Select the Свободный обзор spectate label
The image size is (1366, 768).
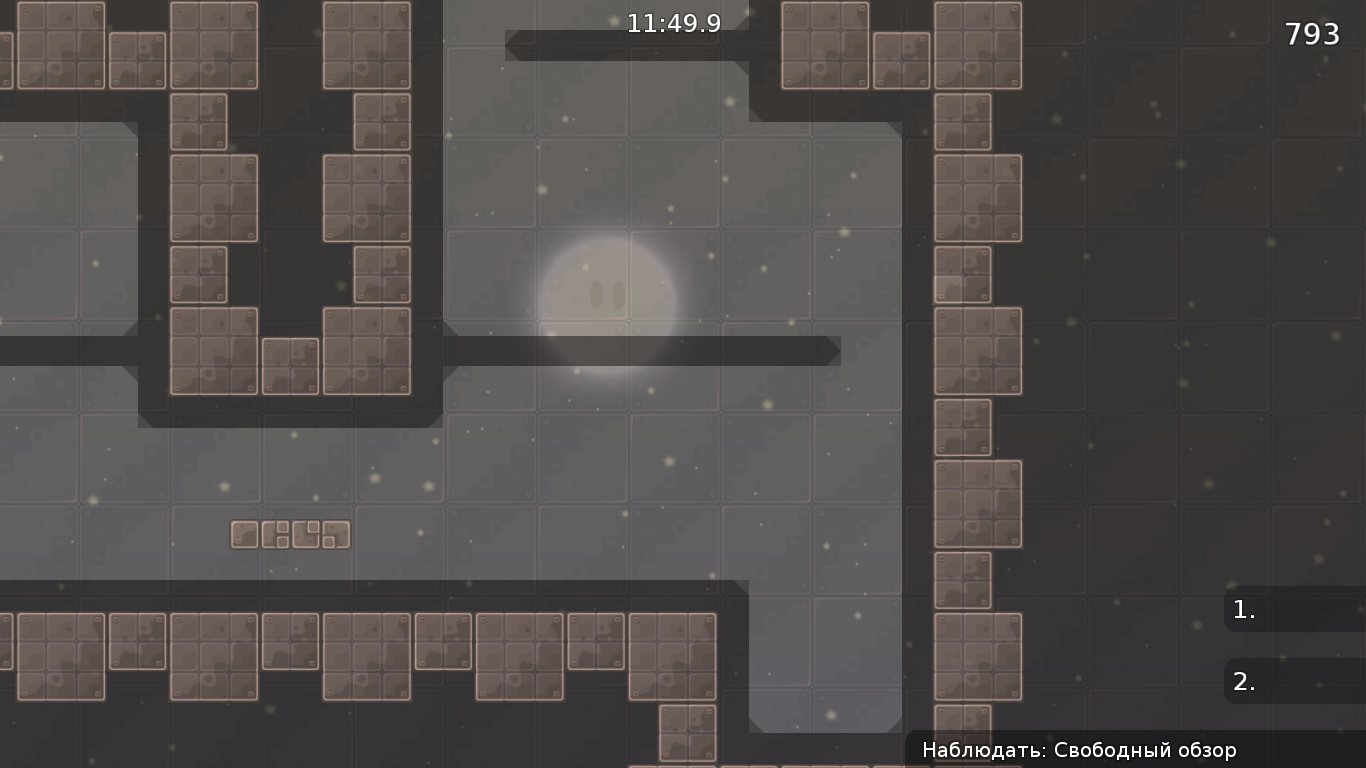1145,749
